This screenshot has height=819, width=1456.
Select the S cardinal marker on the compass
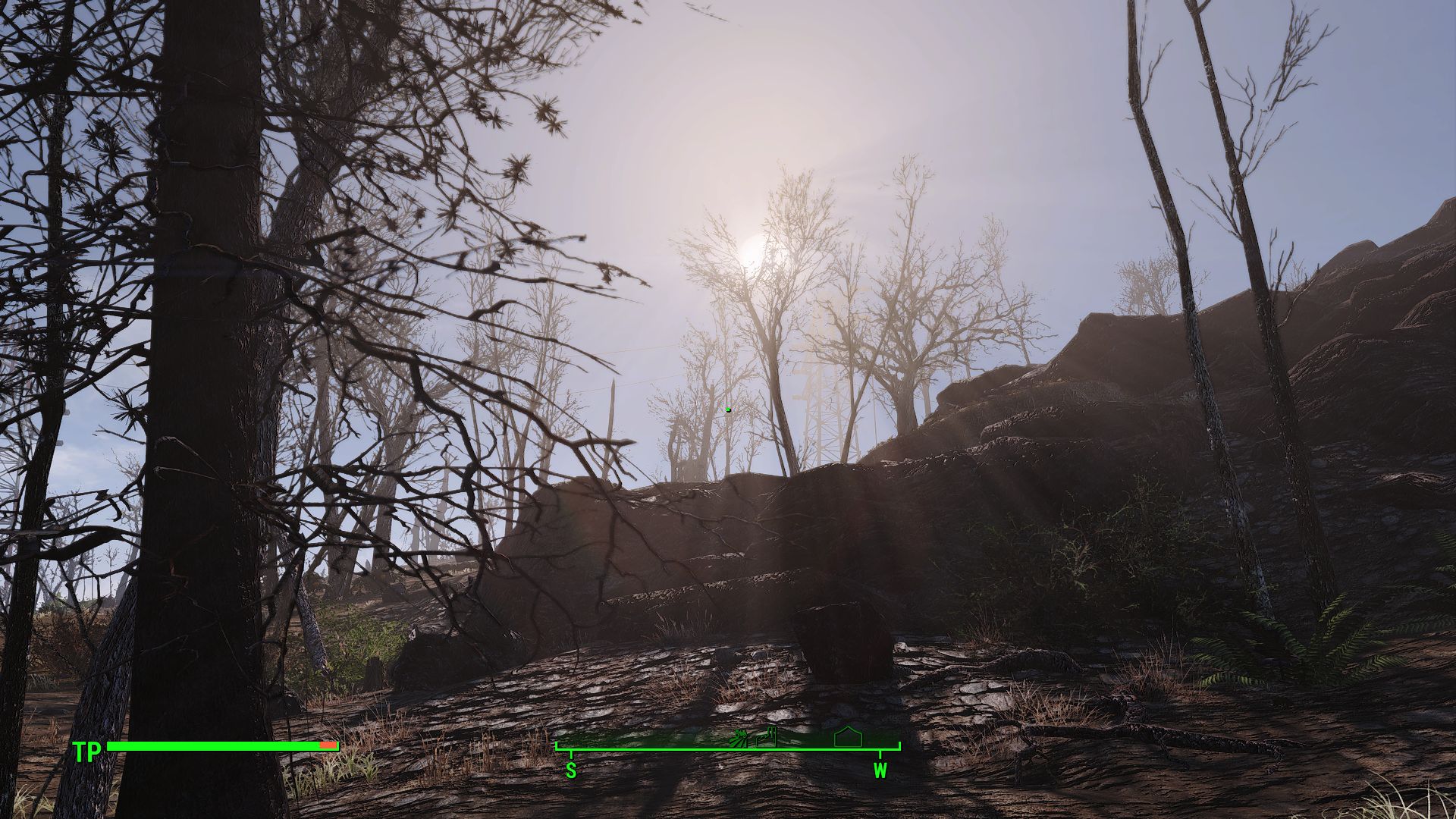[x=571, y=771]
